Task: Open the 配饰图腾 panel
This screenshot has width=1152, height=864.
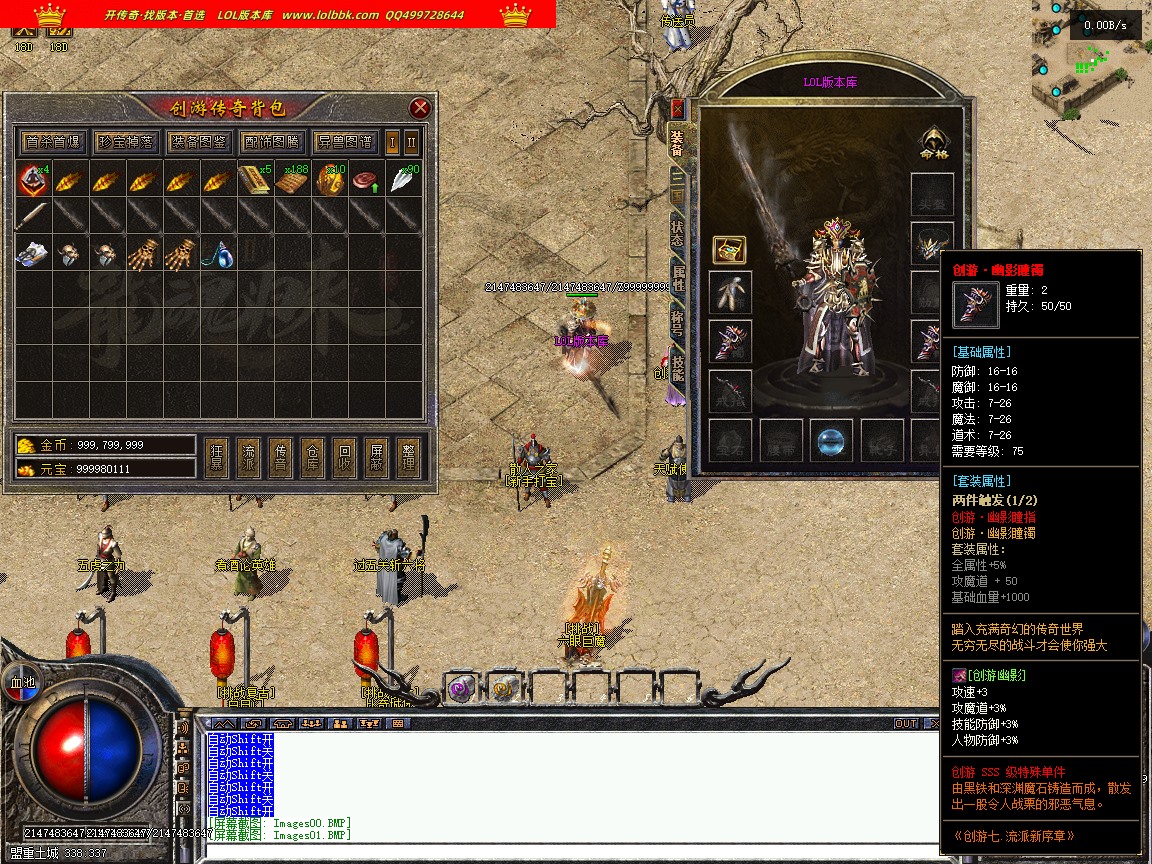Action: click(x=271, y=142)
